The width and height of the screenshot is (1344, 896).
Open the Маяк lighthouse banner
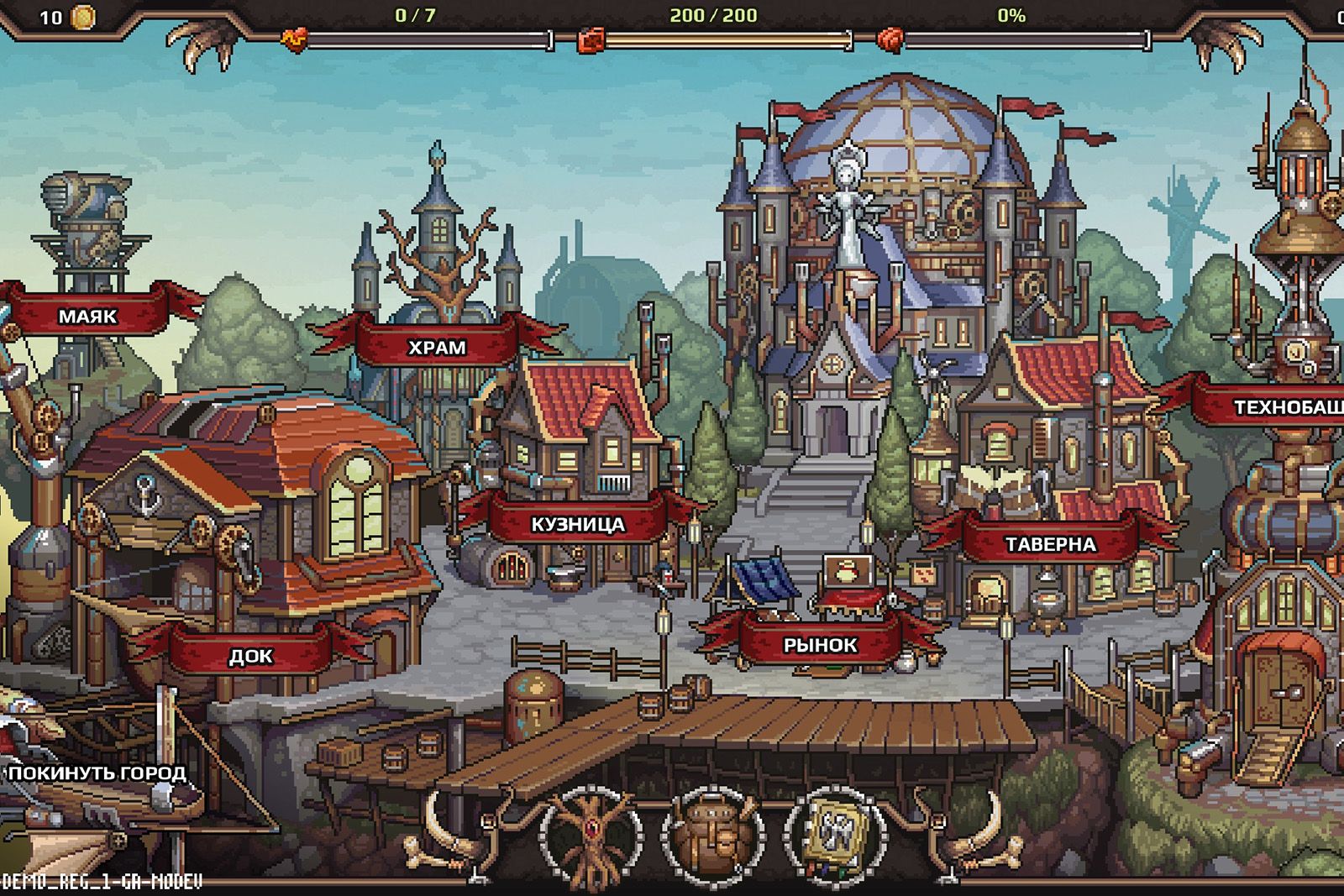coord(87,317)
